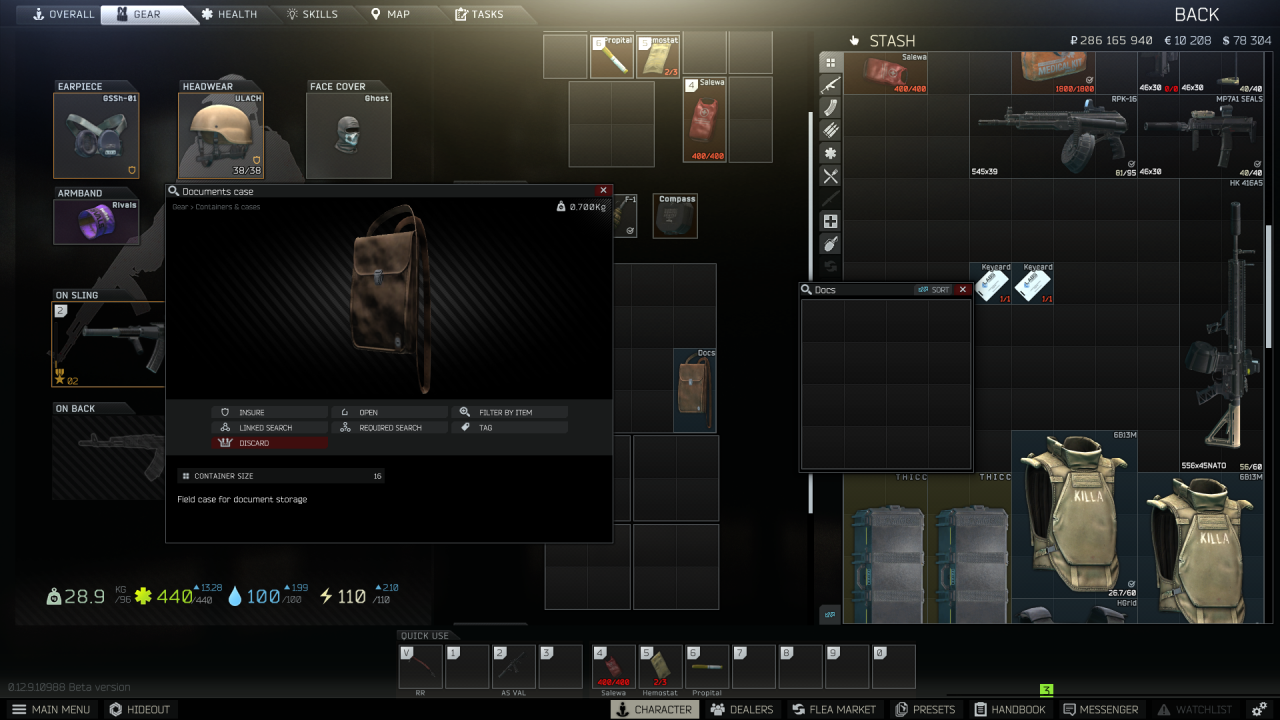Filter stash by magazines icon
This screenshot has height=720, width=1280.
click(830, 107)
